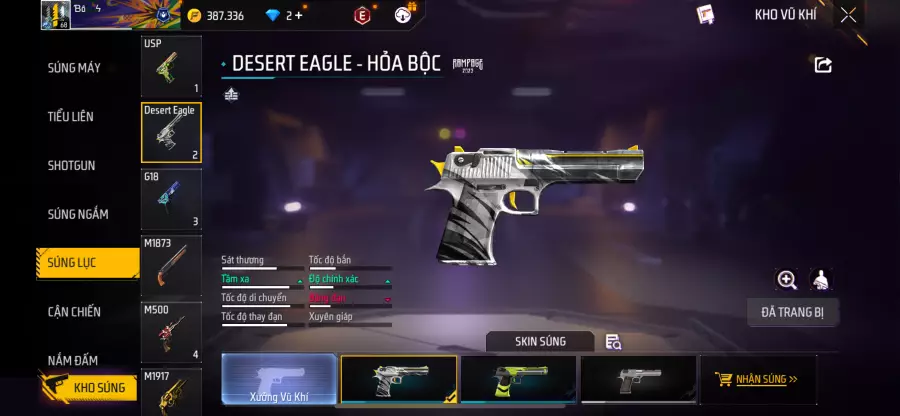Open the skin search list icon
This screenshot has width=900, height=416.
[x=614, y=342]
